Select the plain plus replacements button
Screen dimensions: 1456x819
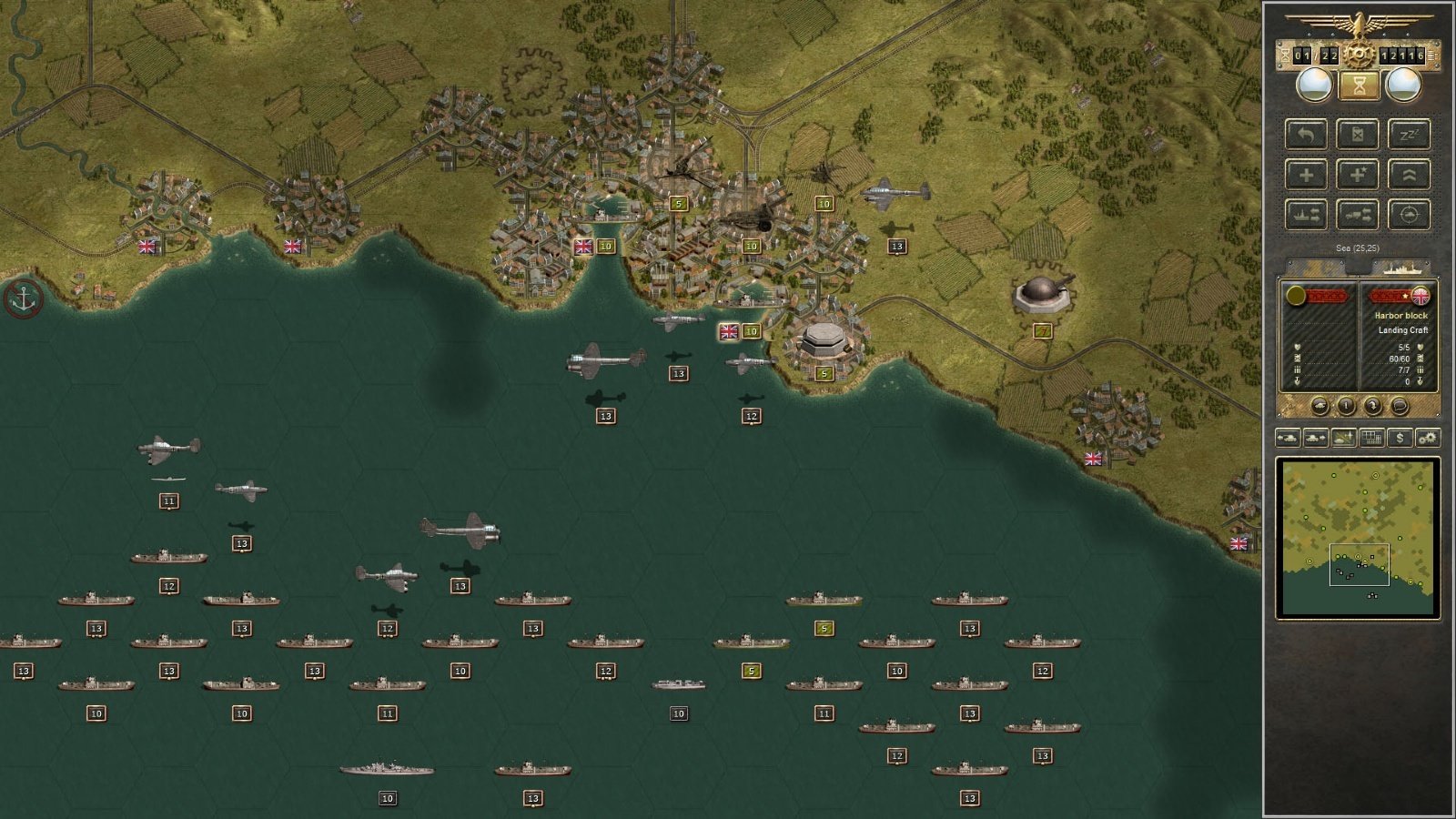tap(1306, 175)
